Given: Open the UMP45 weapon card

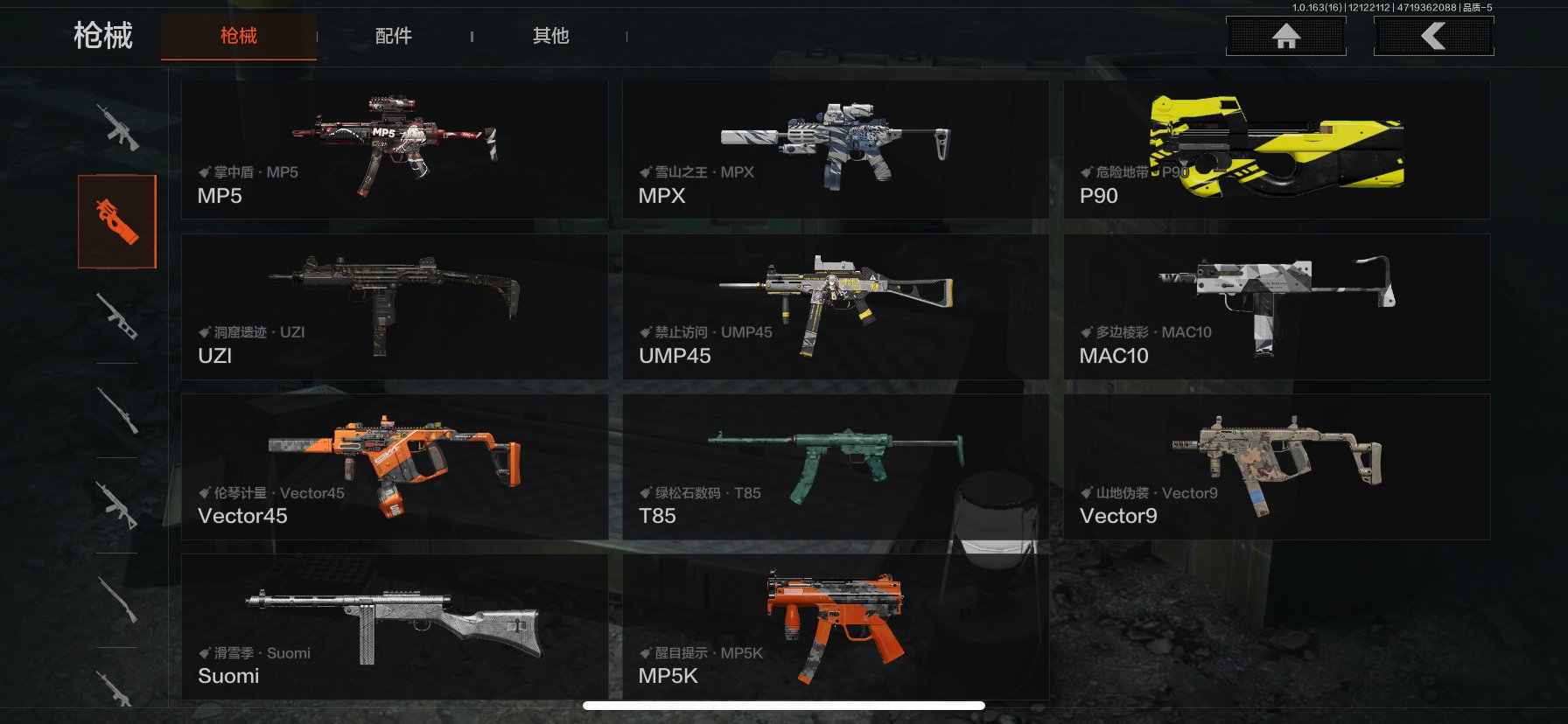Looking at the screenshot, I should [x=835, y=306].
